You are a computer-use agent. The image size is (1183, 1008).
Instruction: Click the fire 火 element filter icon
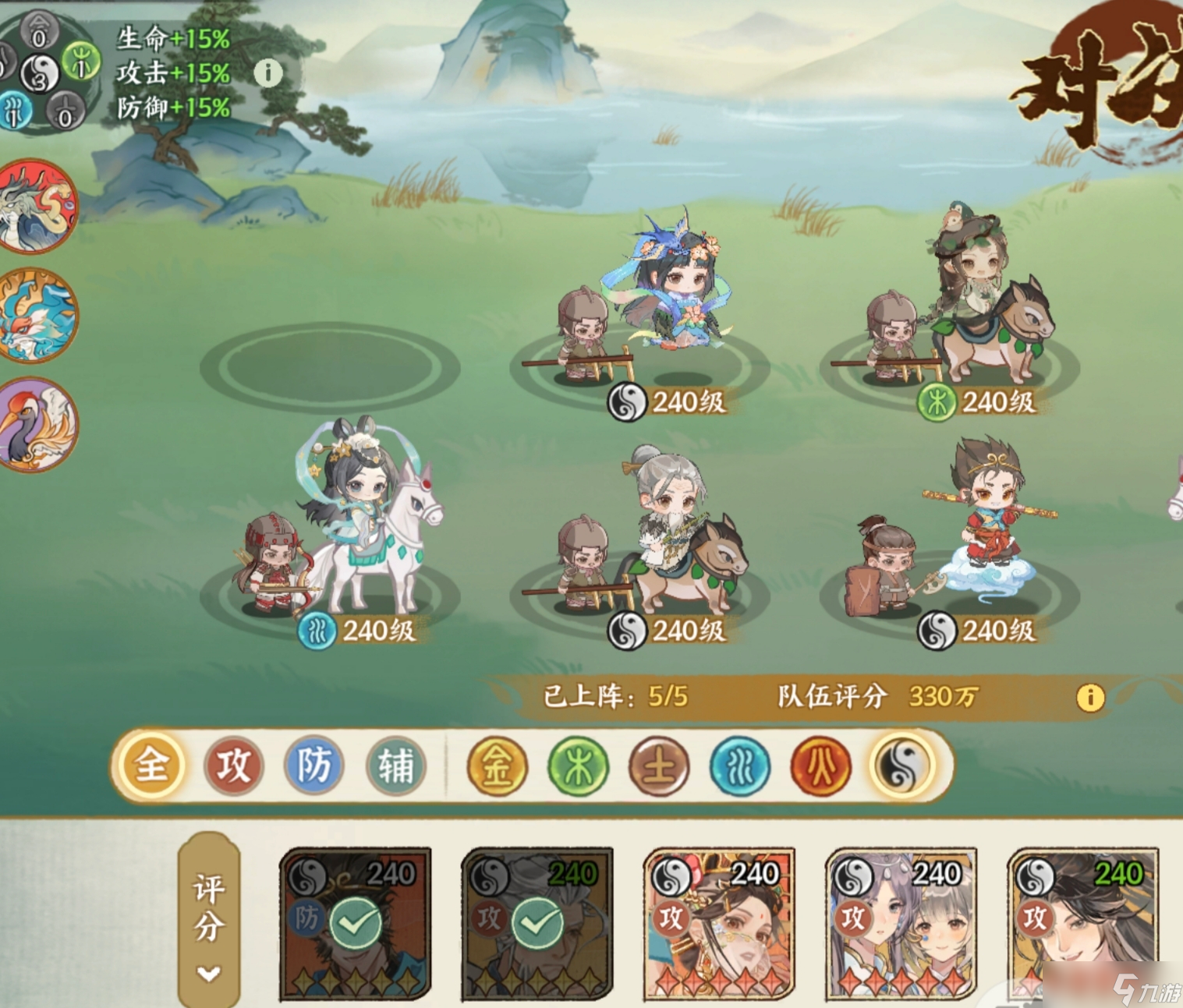point(820,766)
